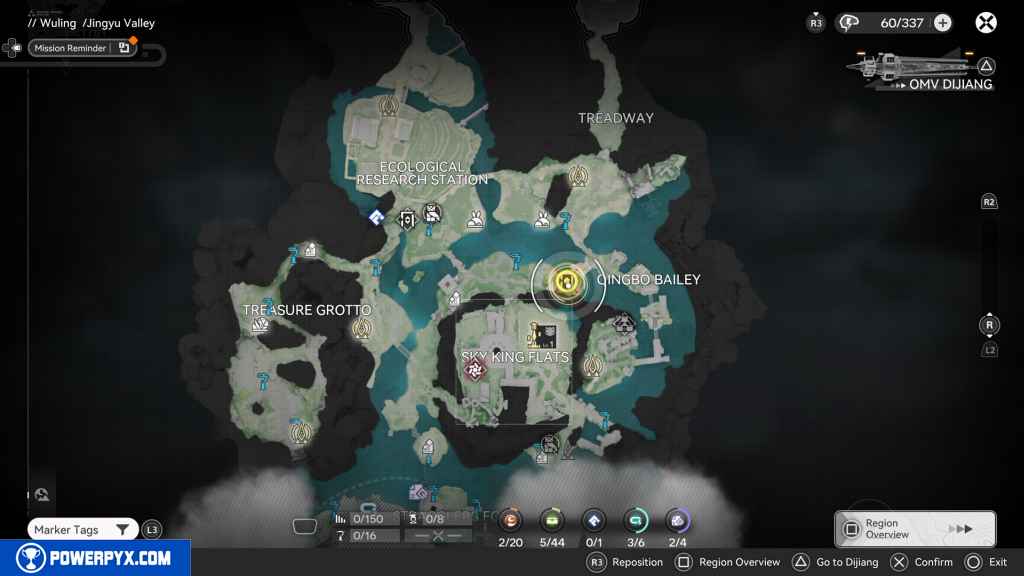Select the green chest counter showing 5/44
The width and height of the screenshot is (1024, 576).
[552, 520]
